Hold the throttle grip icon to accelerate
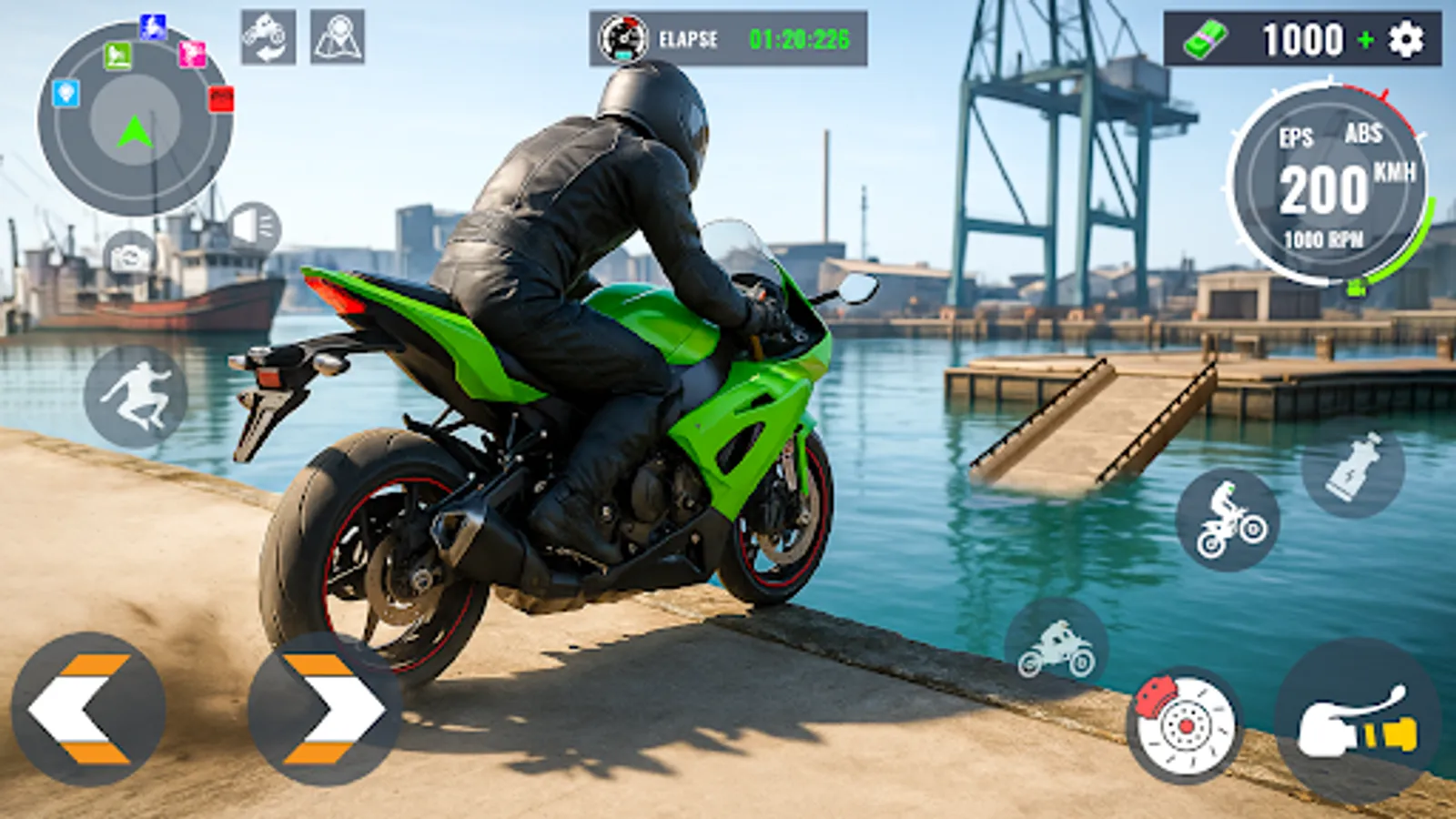 (1354, 719)
